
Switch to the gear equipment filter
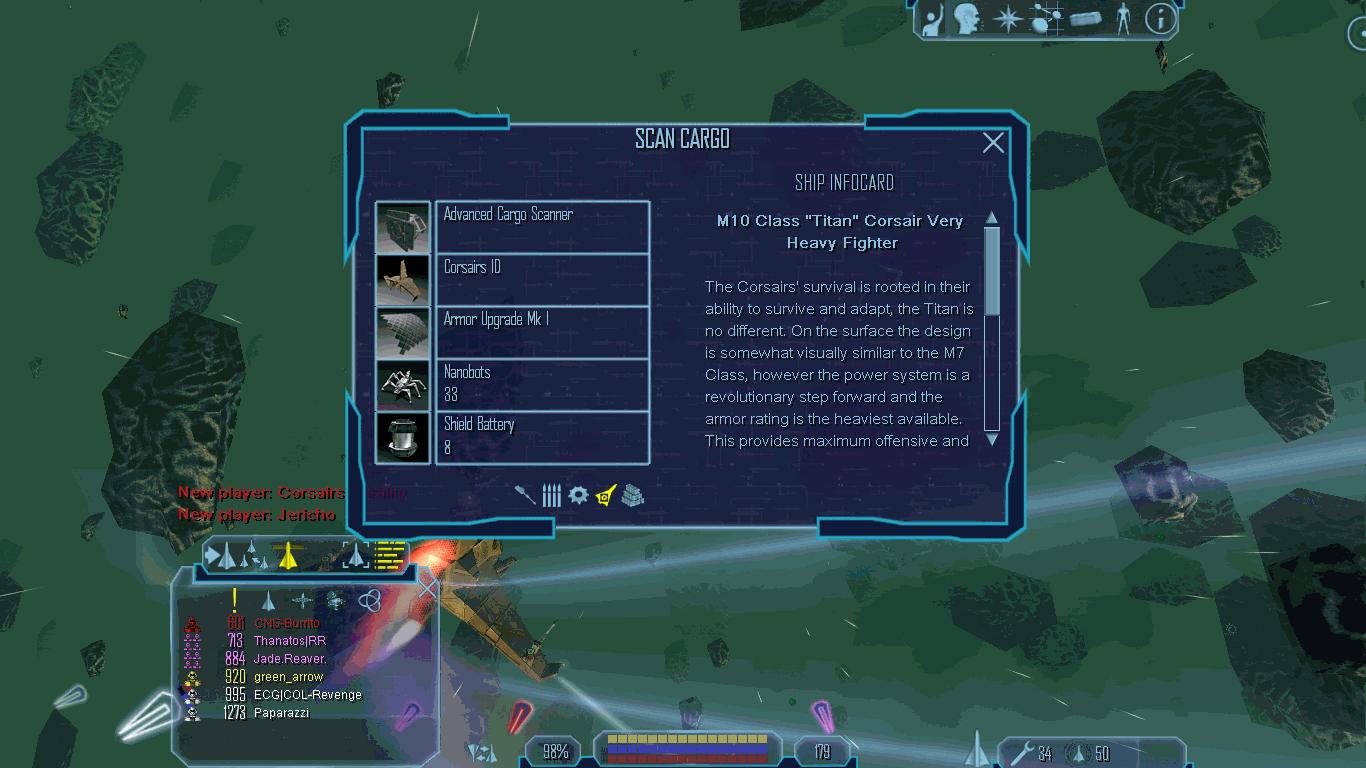coord(578,494)
